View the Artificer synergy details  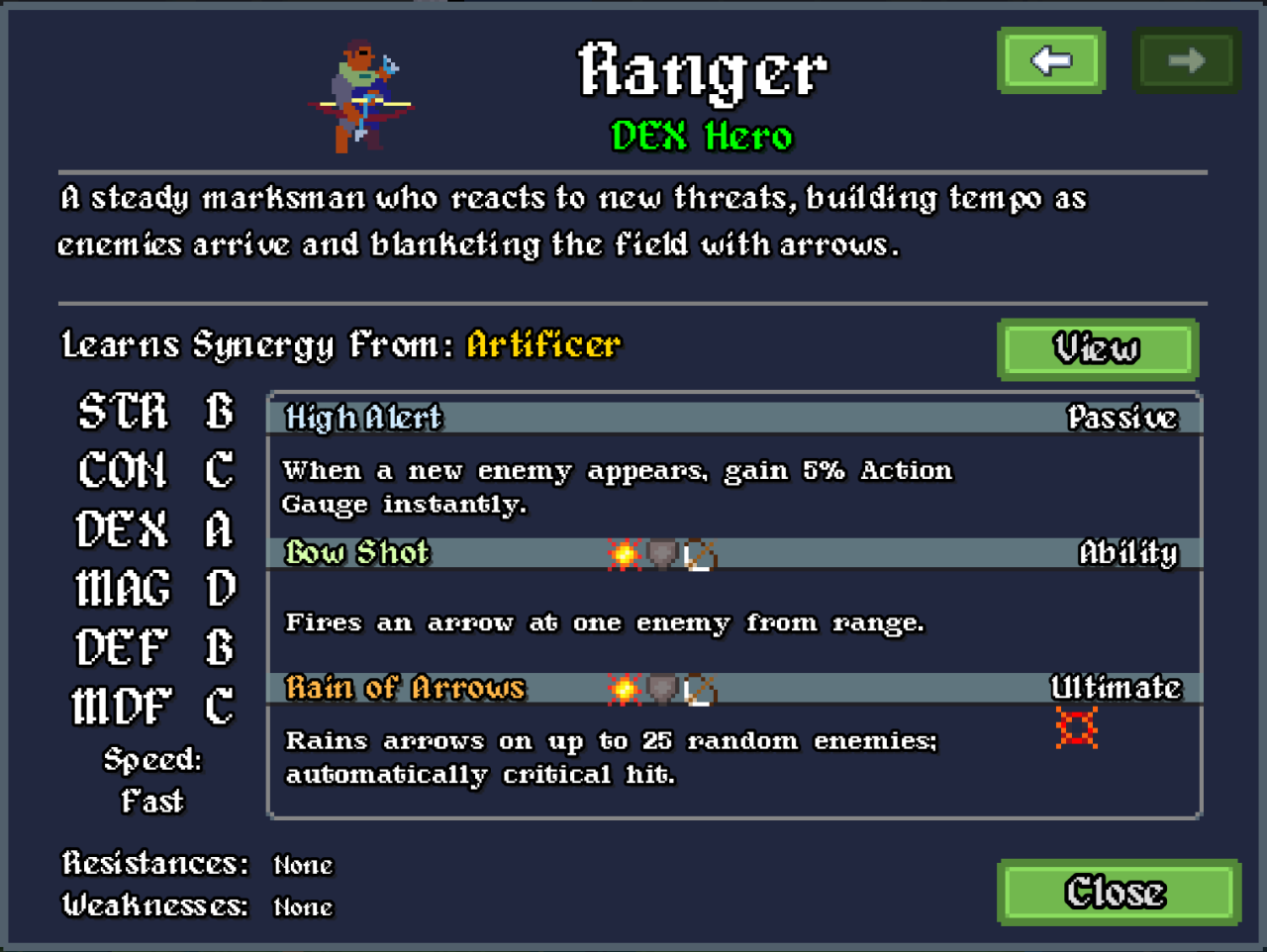pos(1097,349)
